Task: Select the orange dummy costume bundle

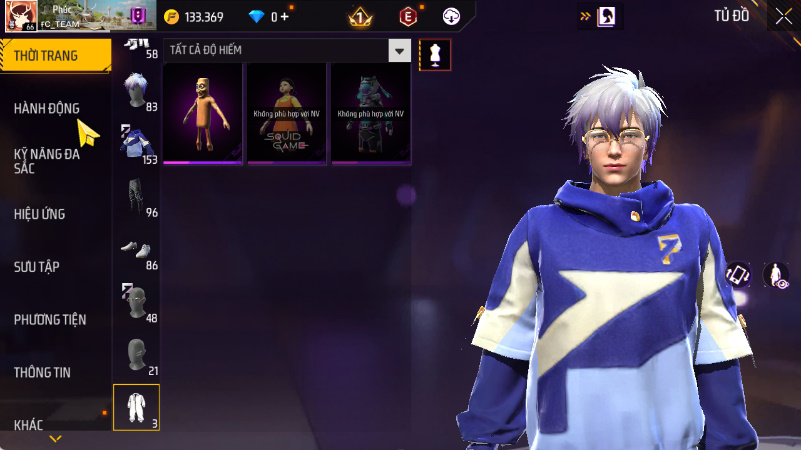Action: click(202, 113)
